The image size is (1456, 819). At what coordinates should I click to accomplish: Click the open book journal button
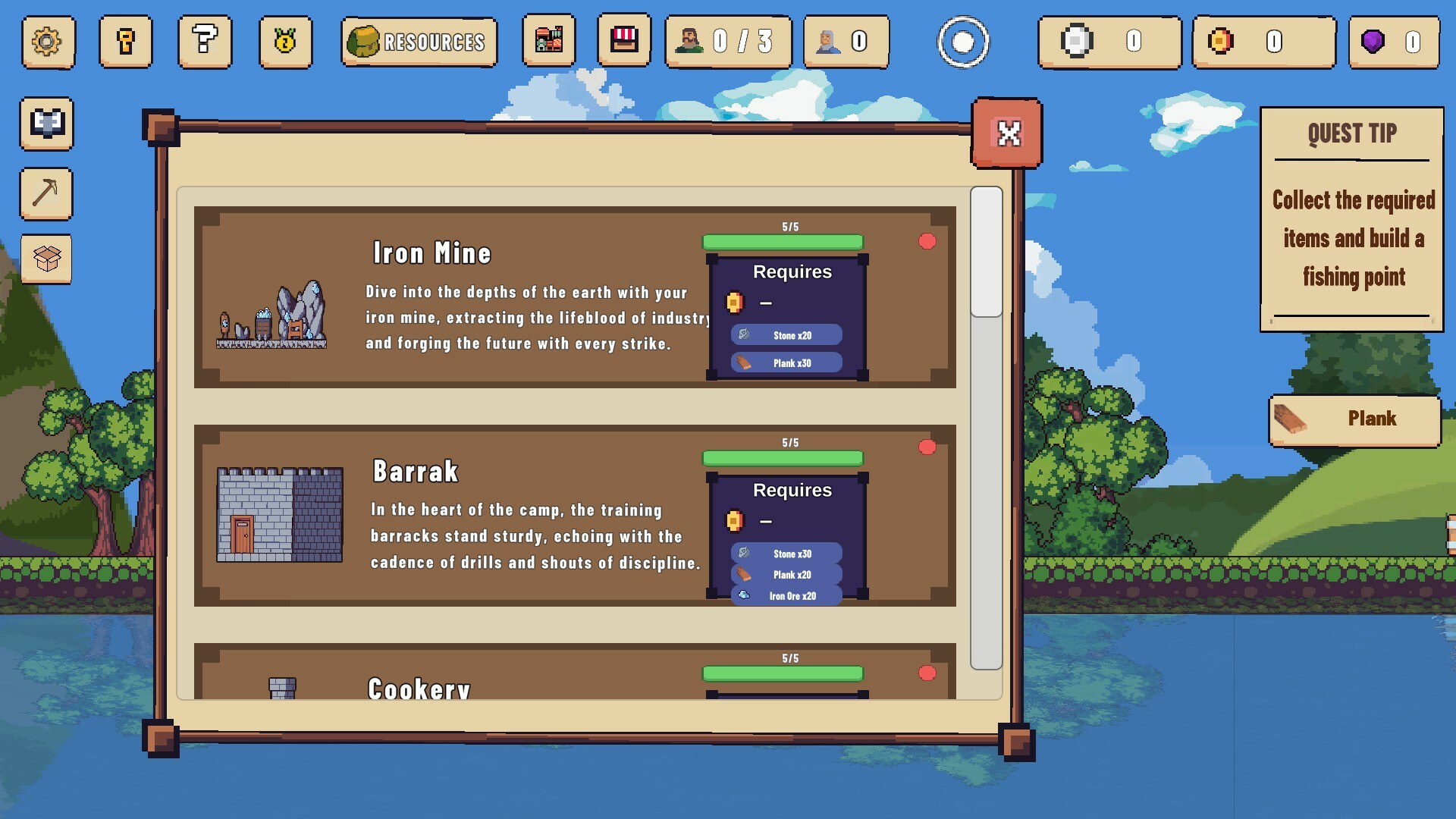pos(46,123)
